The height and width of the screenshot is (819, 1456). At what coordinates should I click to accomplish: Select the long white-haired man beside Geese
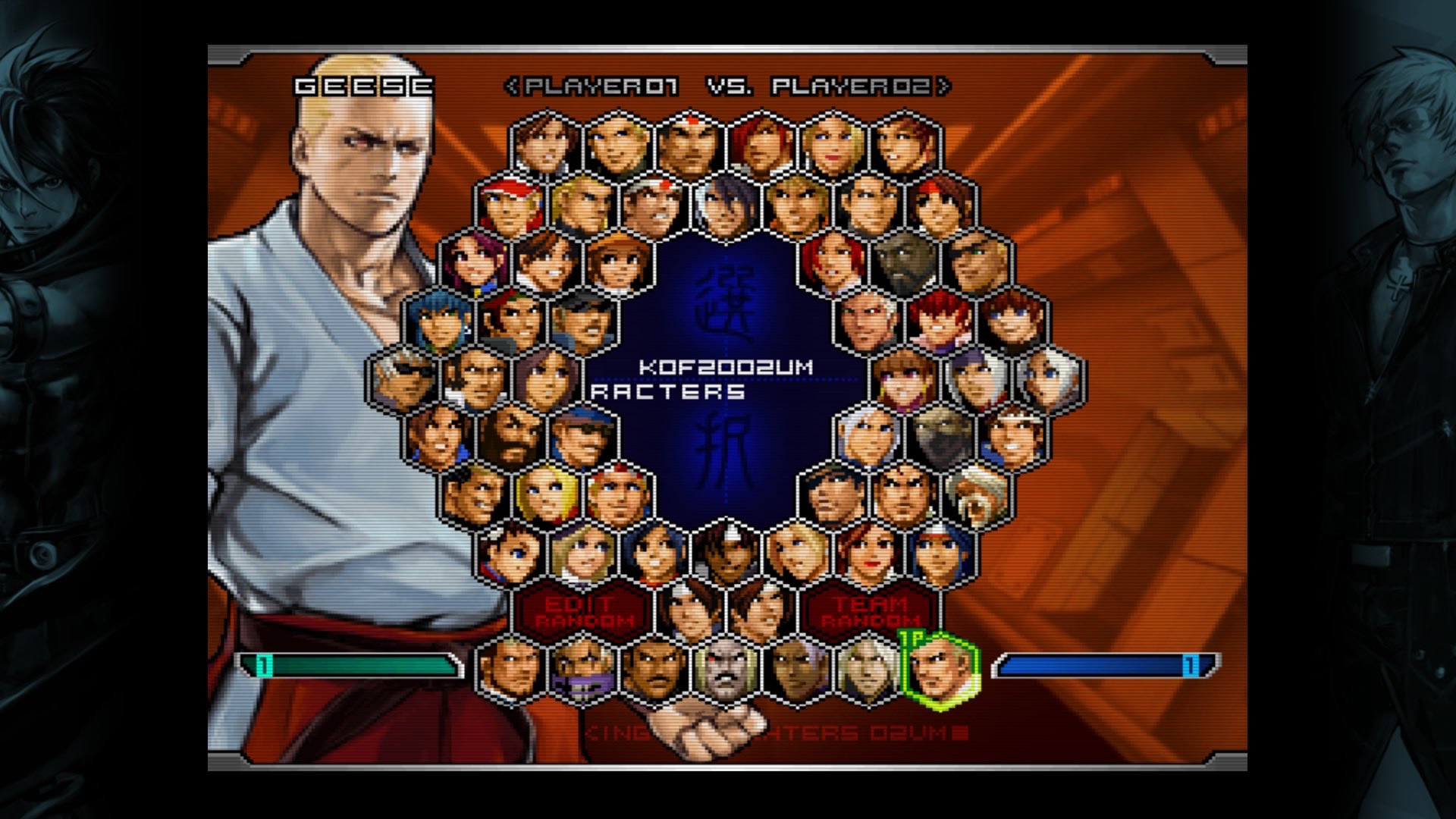click(868, 670)
